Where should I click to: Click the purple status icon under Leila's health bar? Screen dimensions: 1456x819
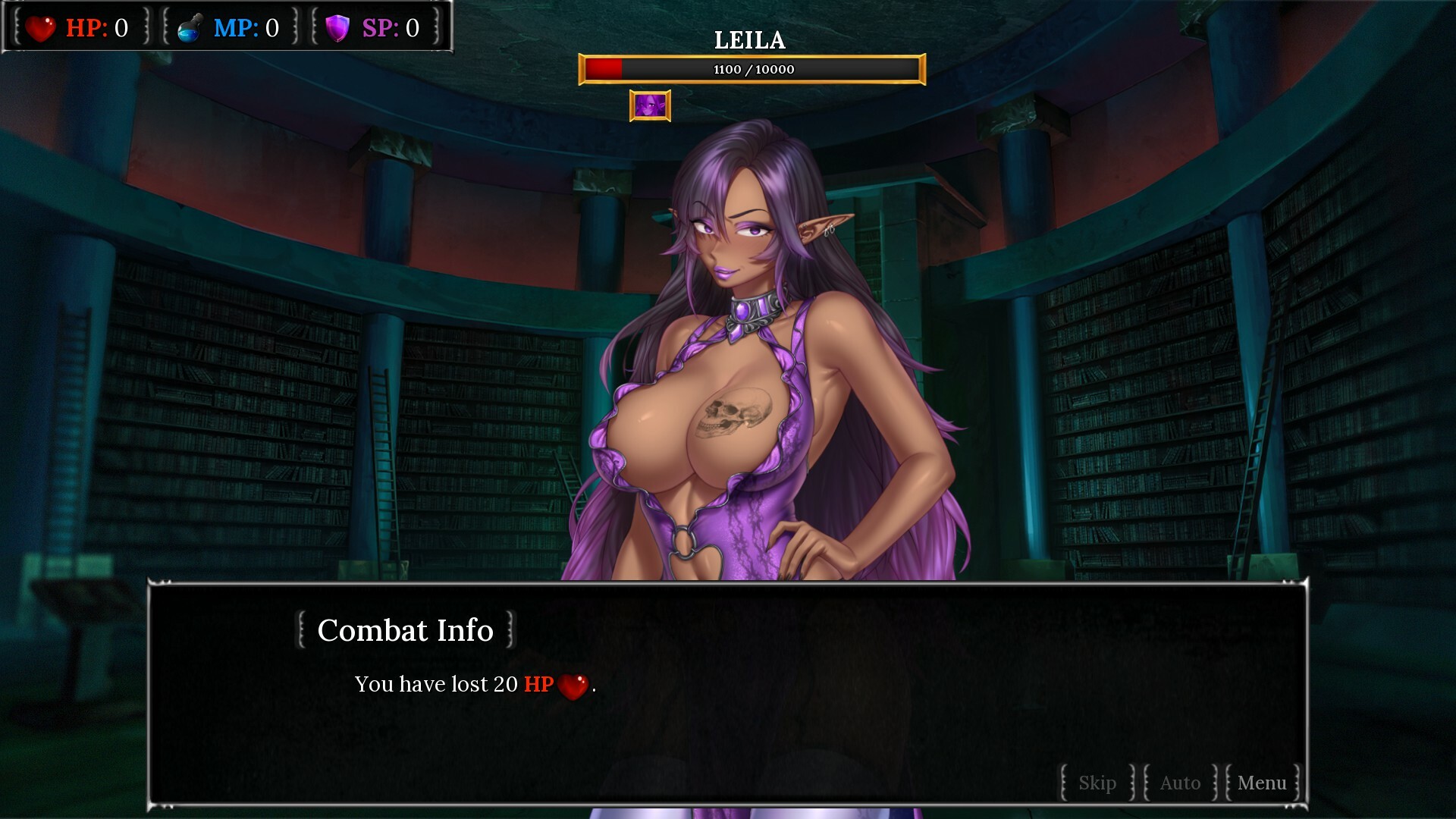coord(650,106)
